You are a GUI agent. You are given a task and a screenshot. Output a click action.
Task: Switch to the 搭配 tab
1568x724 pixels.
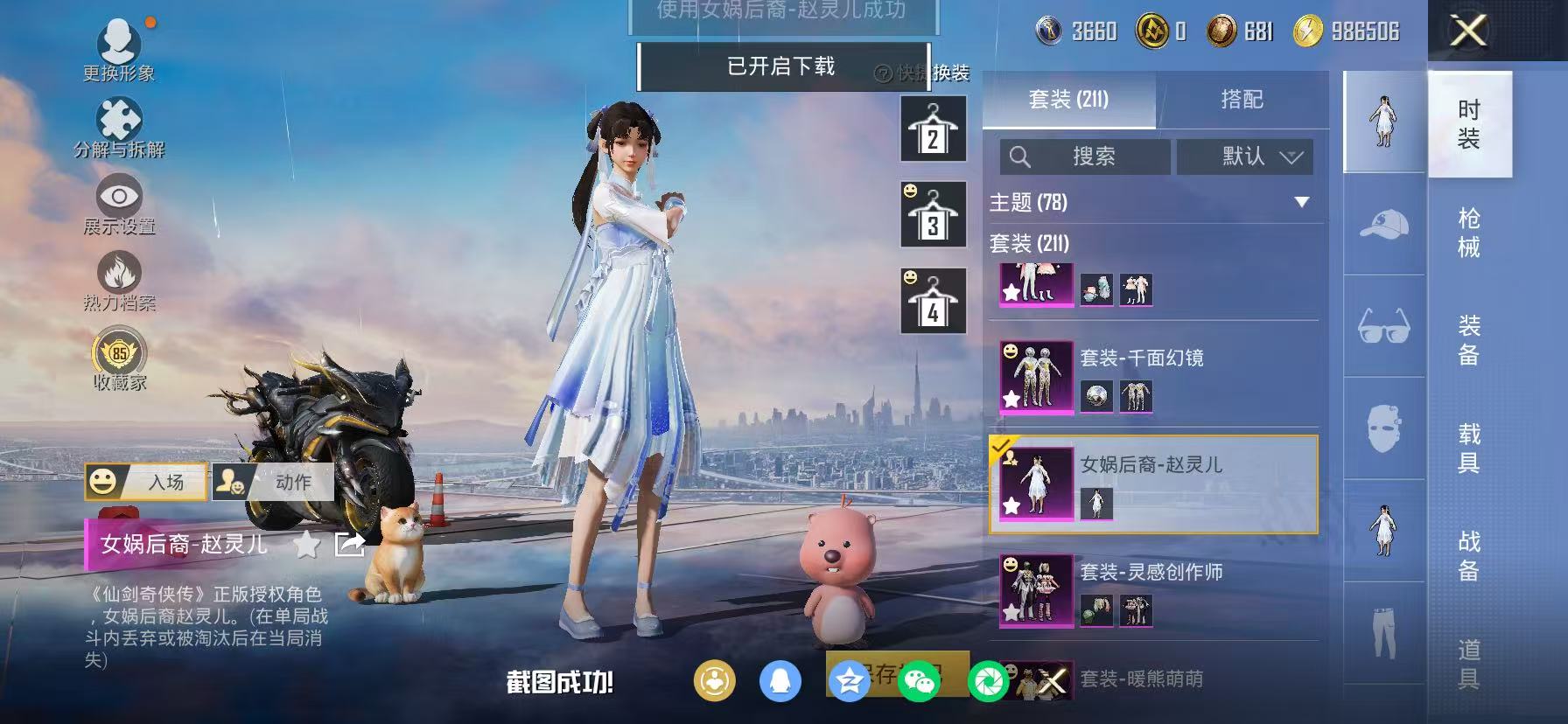(1244, 100)
